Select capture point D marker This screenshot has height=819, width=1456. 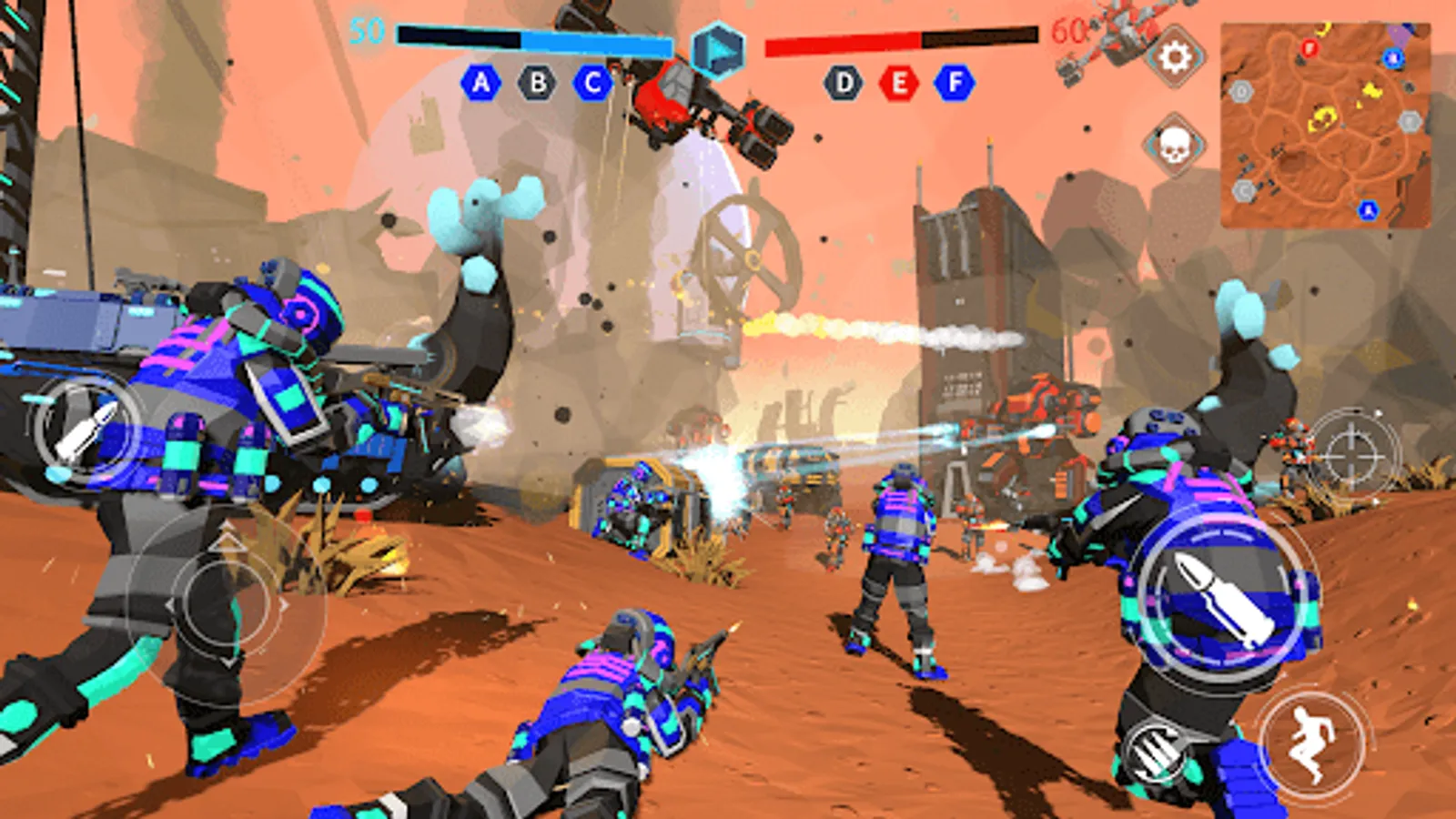[x=844, y=84]
